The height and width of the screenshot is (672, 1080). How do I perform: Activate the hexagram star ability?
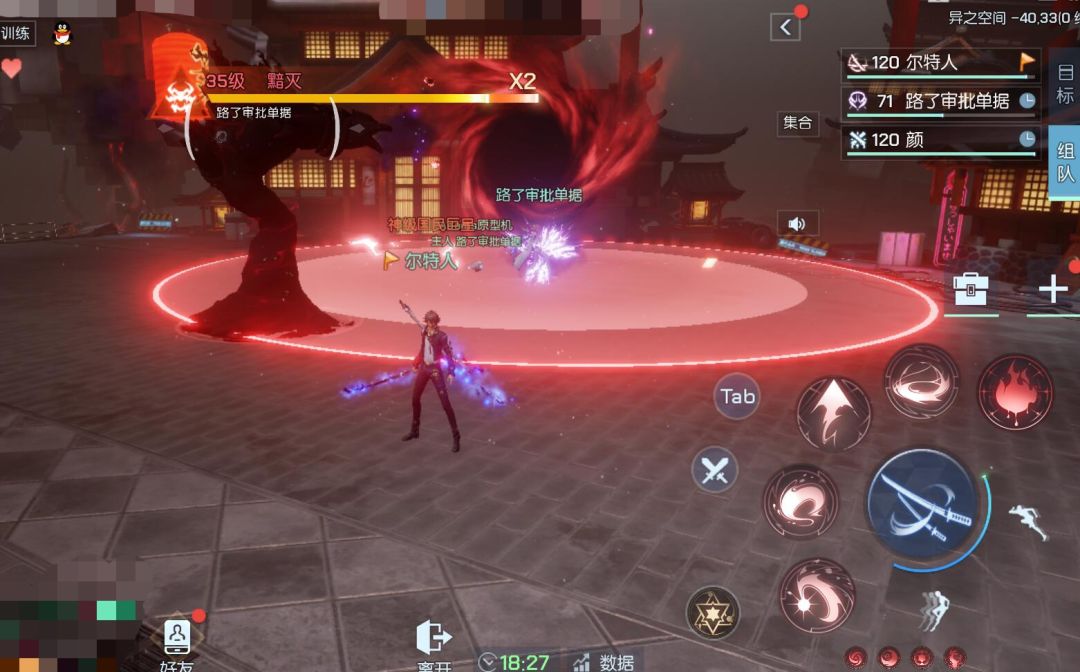pyautogui.click(x=713, y=612)
